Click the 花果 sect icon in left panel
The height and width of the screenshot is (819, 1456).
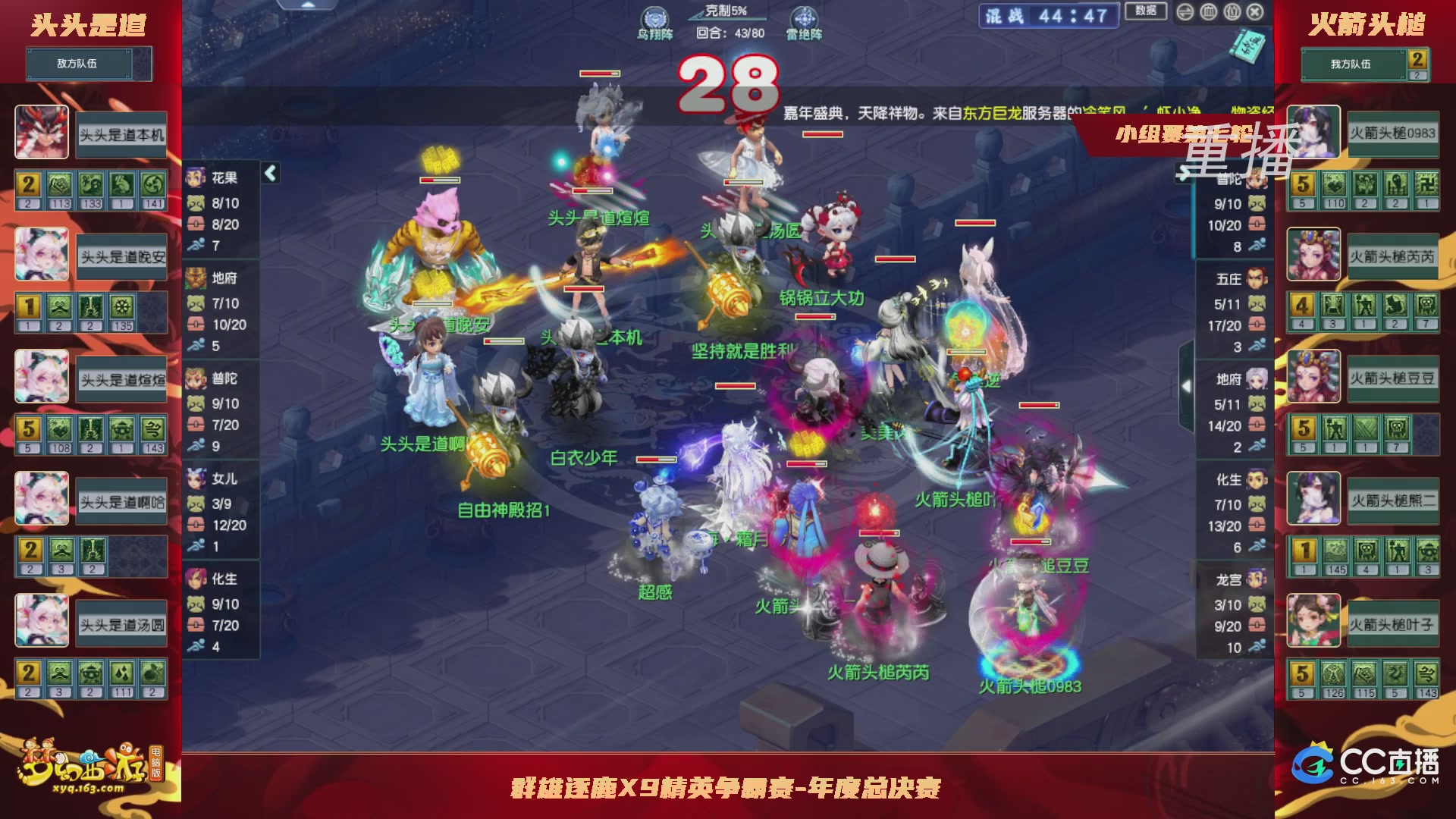196,175
